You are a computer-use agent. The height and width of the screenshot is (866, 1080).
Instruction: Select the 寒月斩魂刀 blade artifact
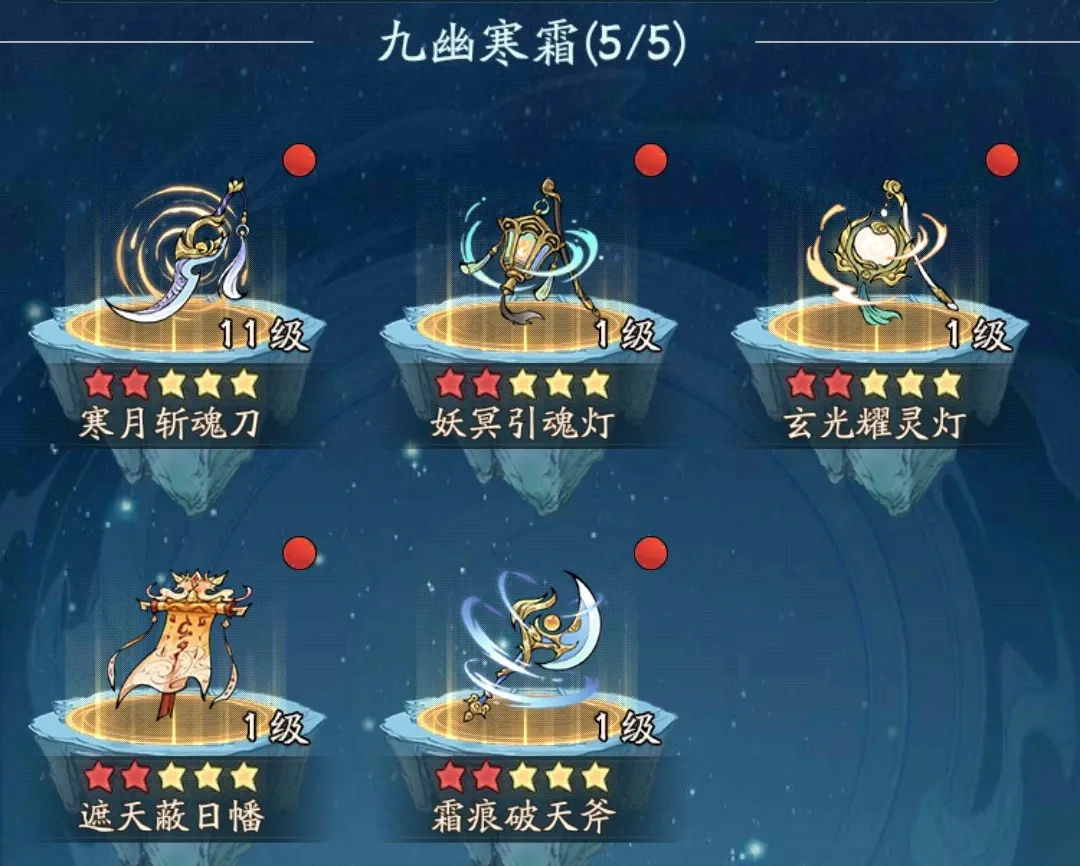click(x=180, y=258)
